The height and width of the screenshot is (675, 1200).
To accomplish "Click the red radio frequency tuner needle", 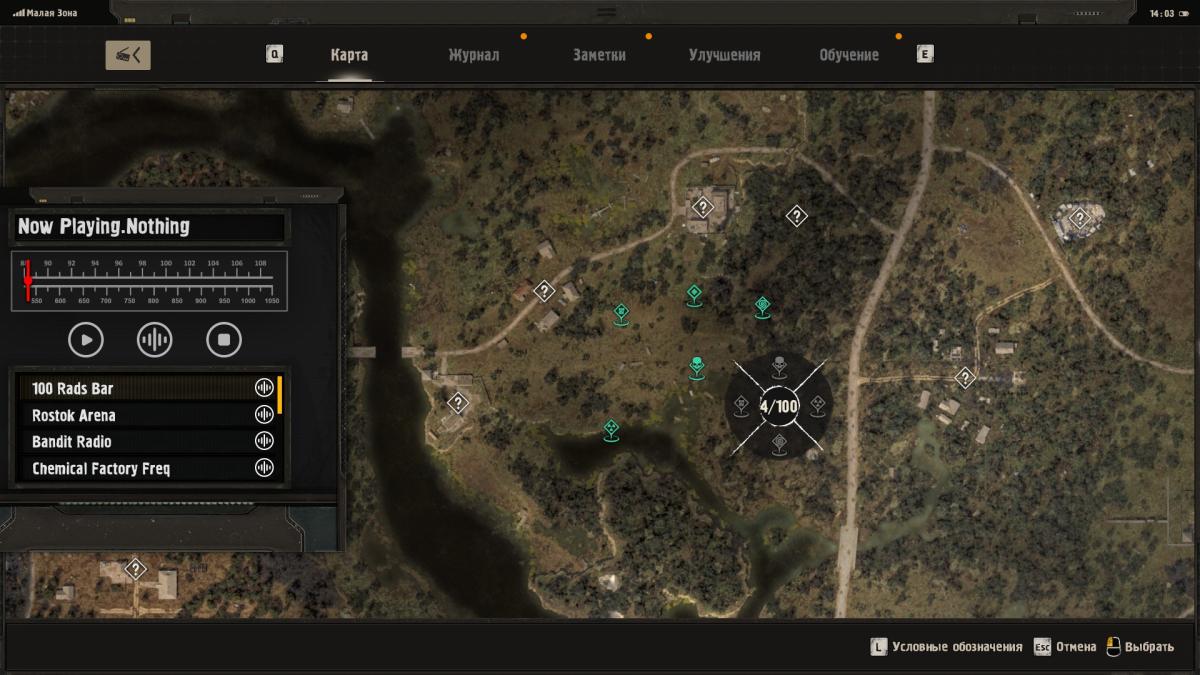I will (x=28, y=280).
